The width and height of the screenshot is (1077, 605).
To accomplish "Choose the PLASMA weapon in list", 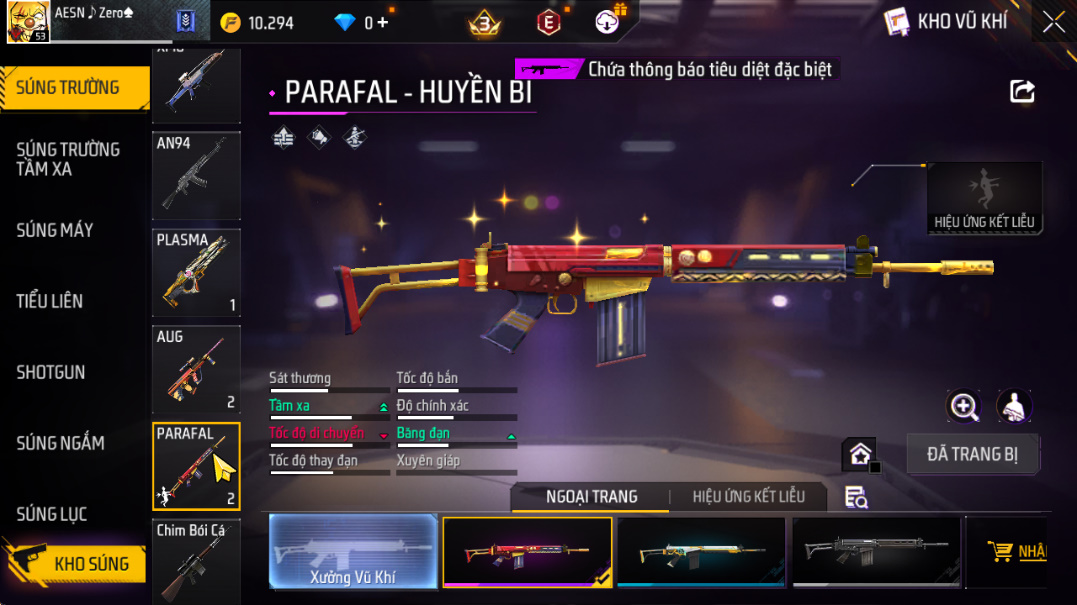I will (x=196, y=273).
